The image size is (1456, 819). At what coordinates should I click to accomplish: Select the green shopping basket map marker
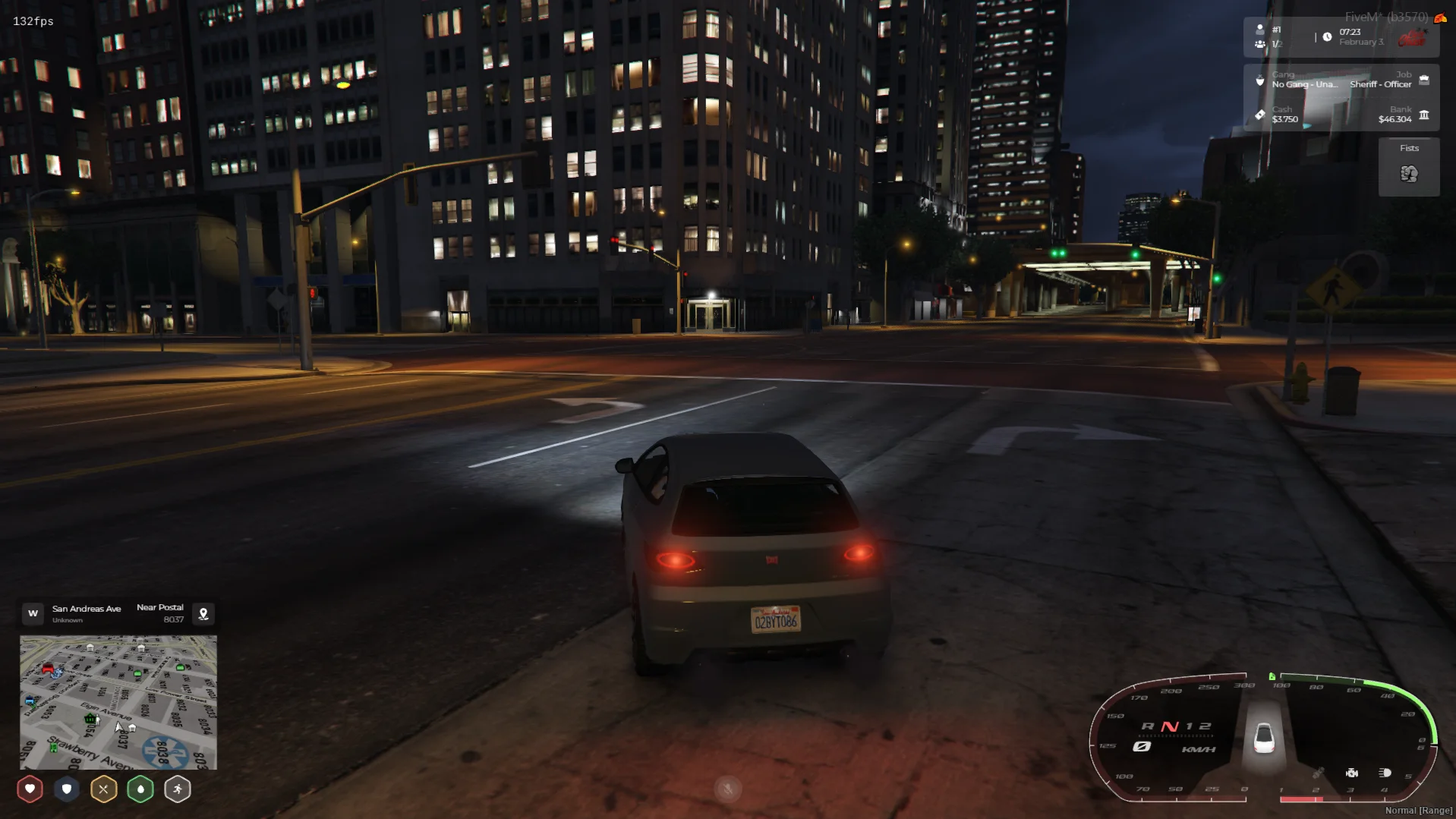(x=90, y=718)
